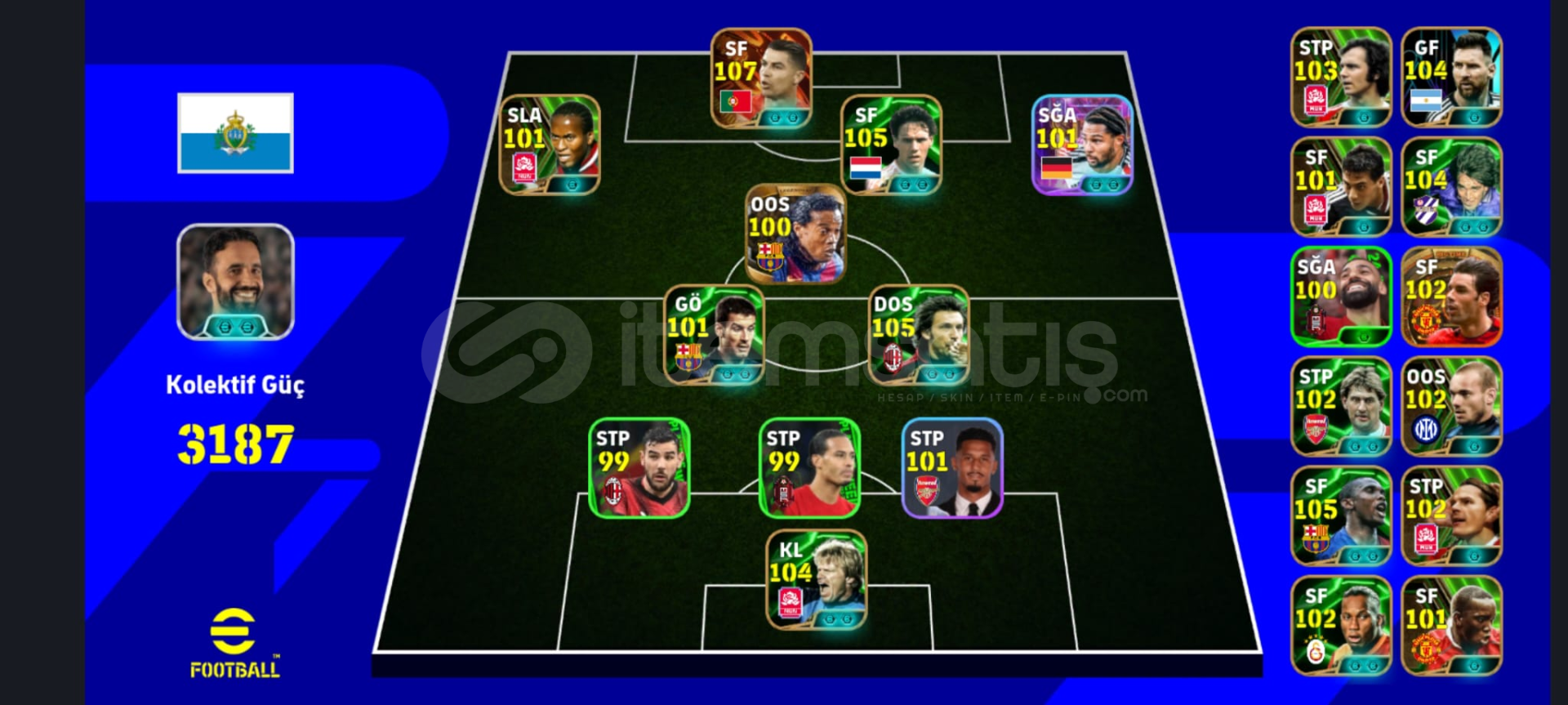The image size is (1568, 705).
Task: Open the STP 103 top-right bench card
Action: (x=1339, y=78)
